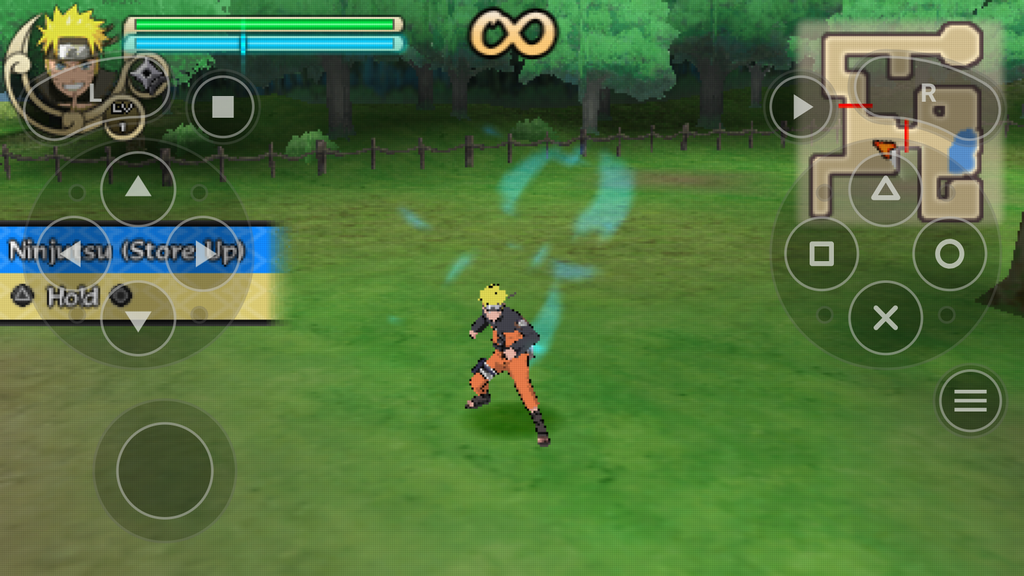Tap the R shoulder button

929,94
